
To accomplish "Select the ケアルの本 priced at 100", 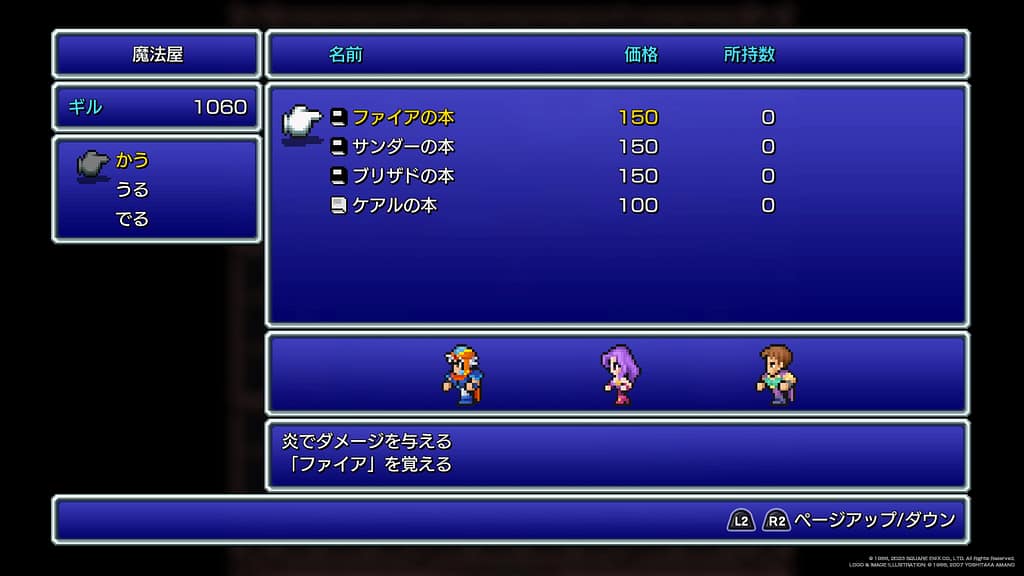I will 394,205.
